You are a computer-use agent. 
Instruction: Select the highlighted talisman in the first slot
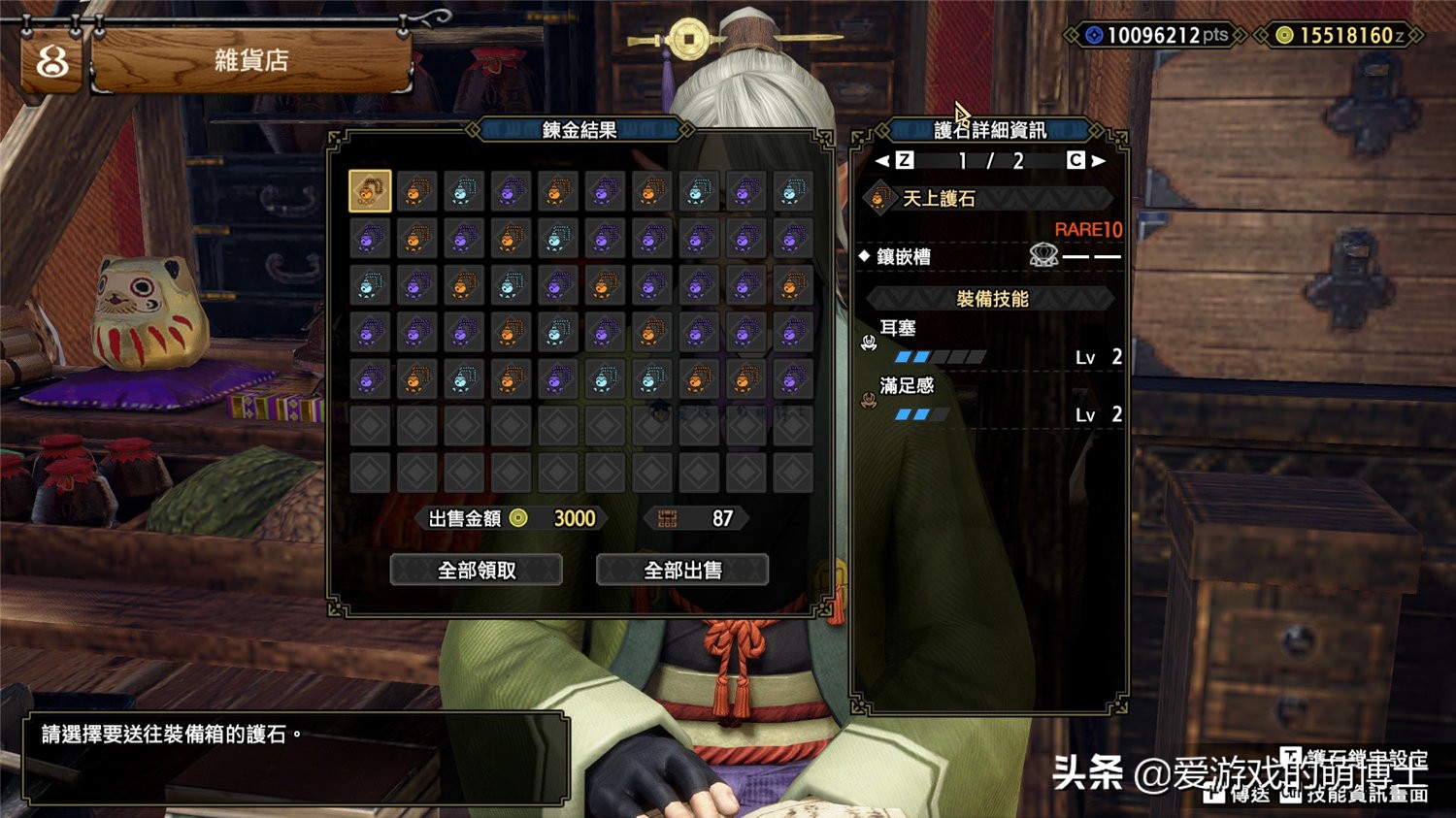coord(370,191)
